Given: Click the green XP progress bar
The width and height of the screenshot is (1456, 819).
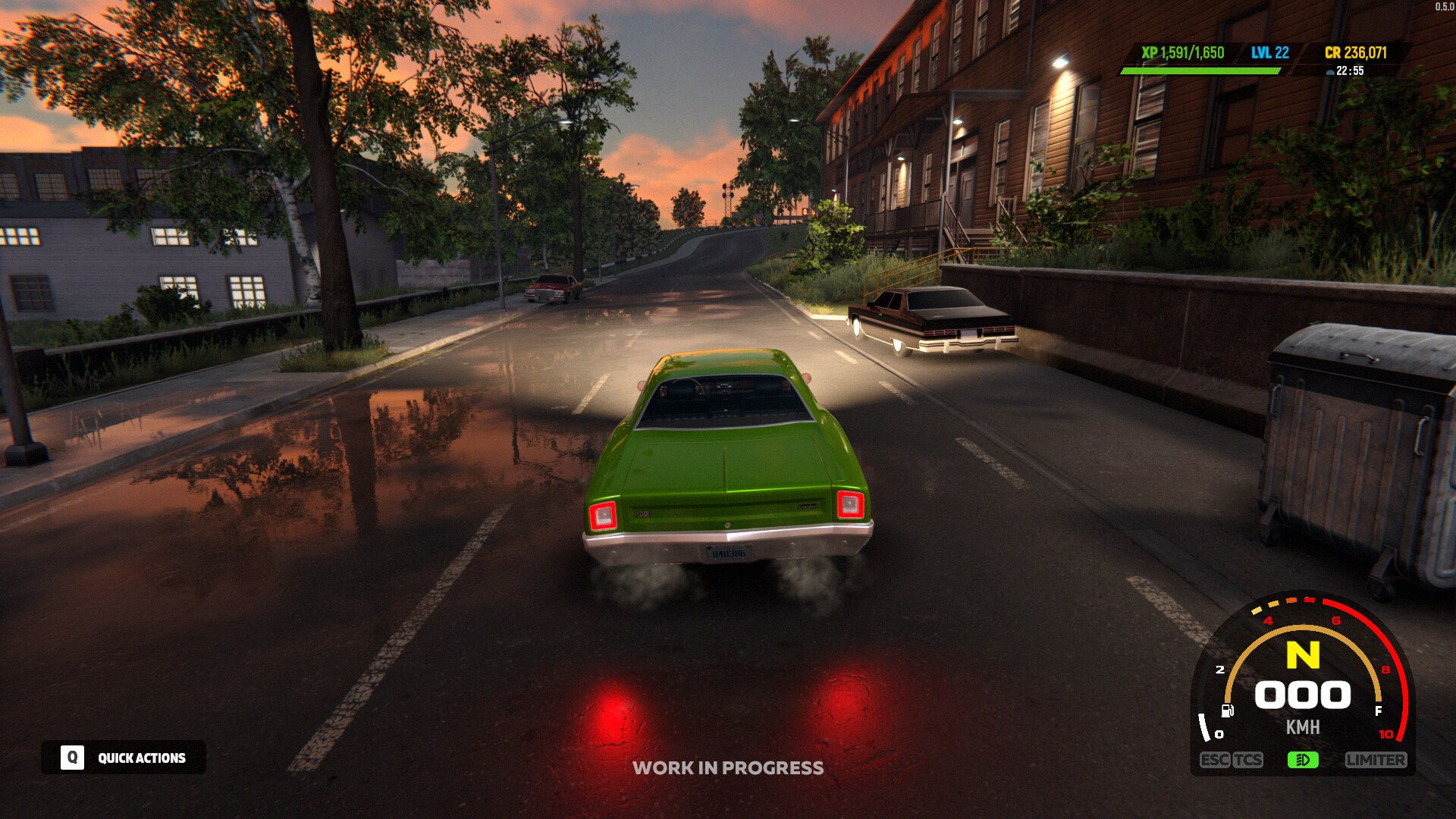Looking at the screenshot, I should [x=1202, y=69].
